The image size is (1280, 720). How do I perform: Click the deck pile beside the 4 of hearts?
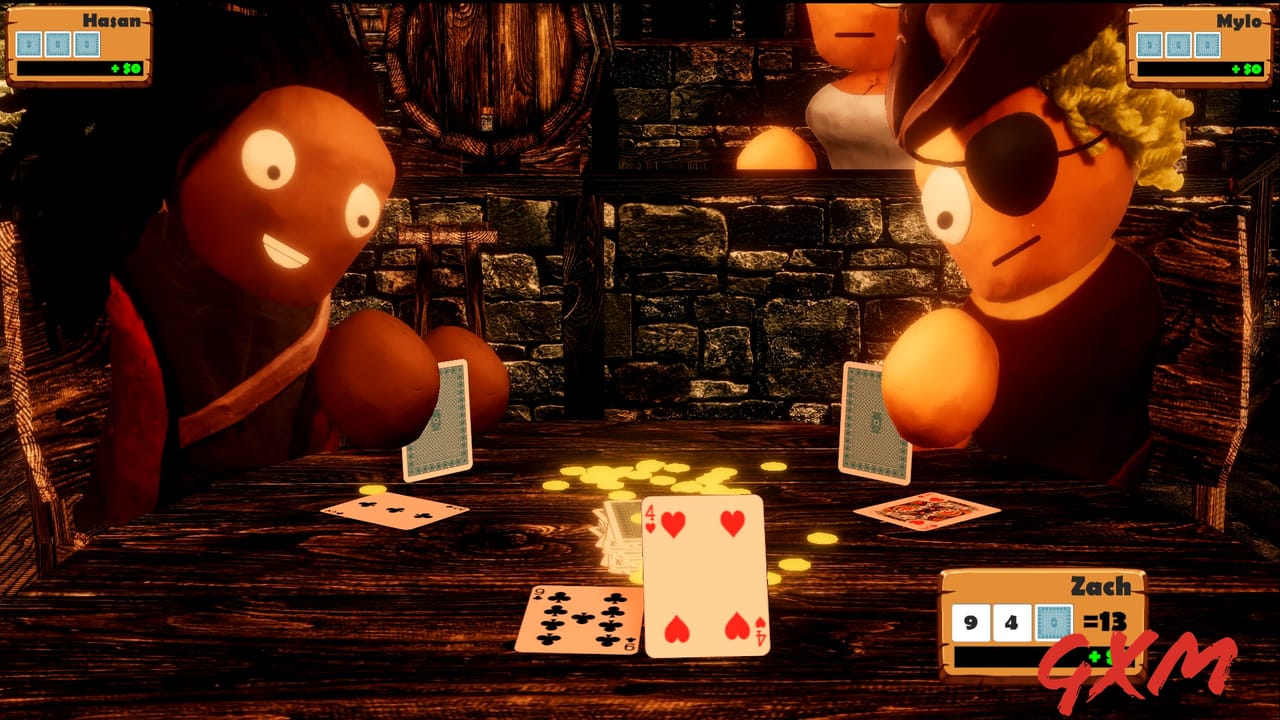[618, 535]
